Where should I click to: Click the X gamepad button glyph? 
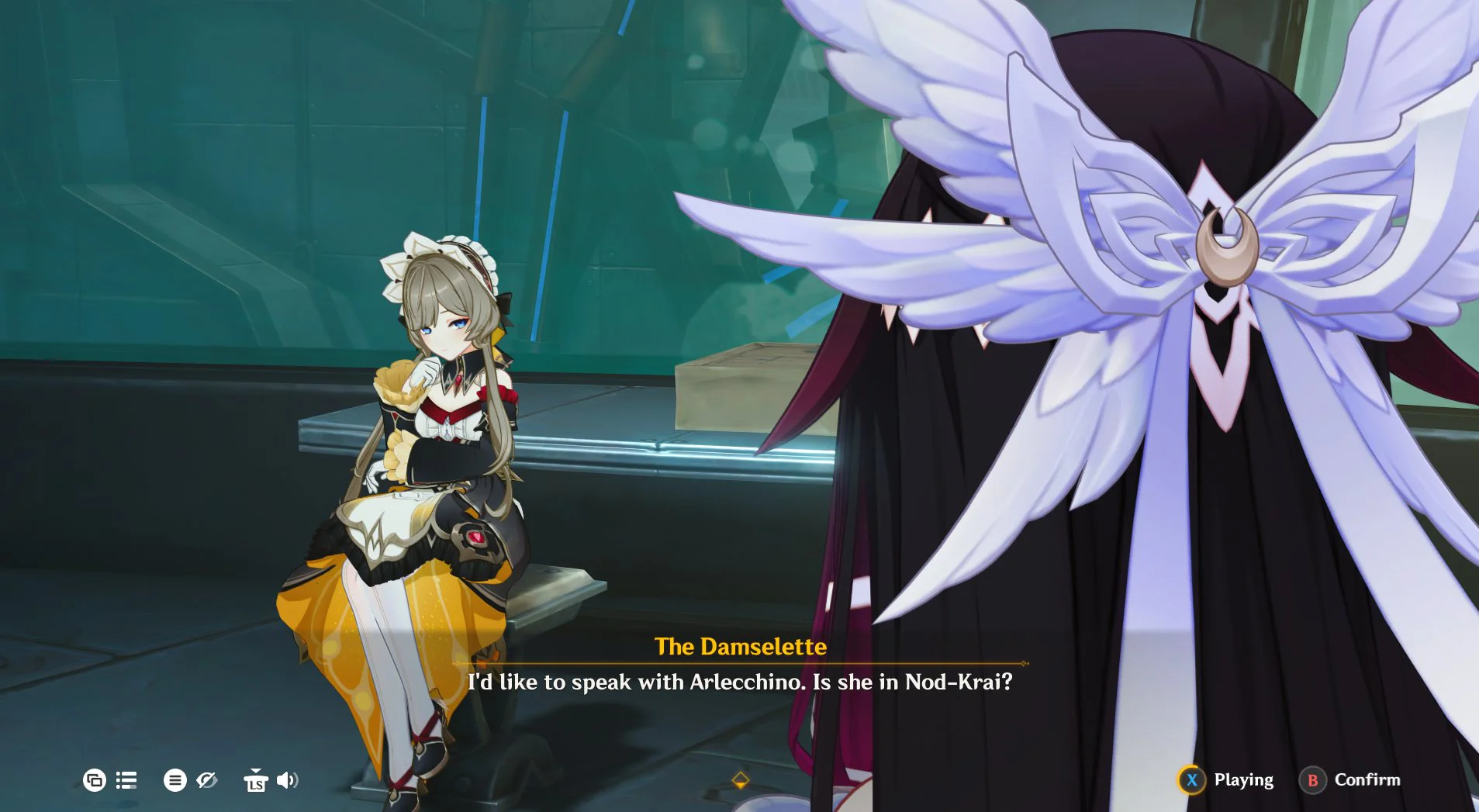pyautogui.click(x=1192, y=779)
